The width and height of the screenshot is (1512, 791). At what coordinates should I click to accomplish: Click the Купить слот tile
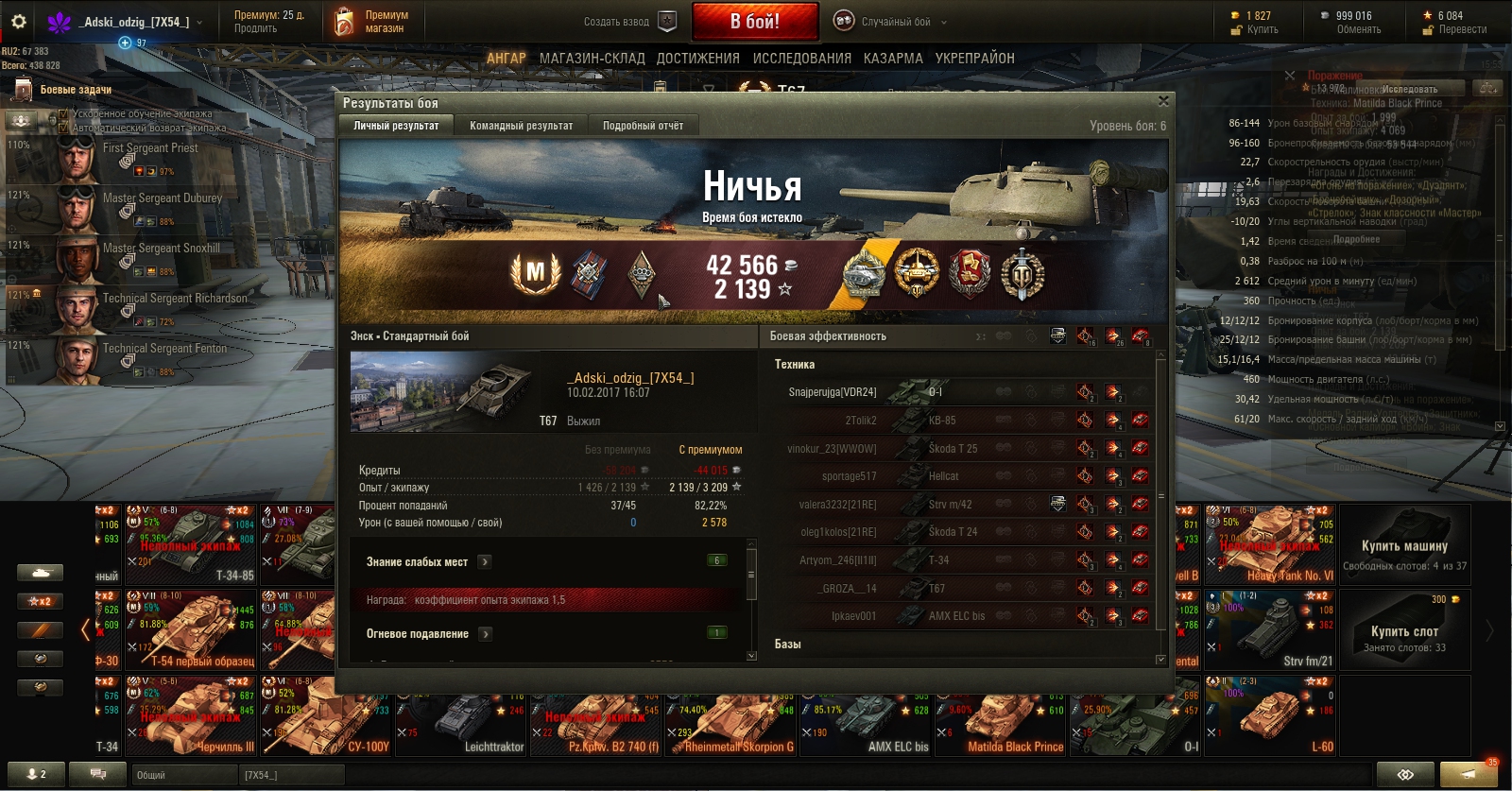pos(1404,631)
